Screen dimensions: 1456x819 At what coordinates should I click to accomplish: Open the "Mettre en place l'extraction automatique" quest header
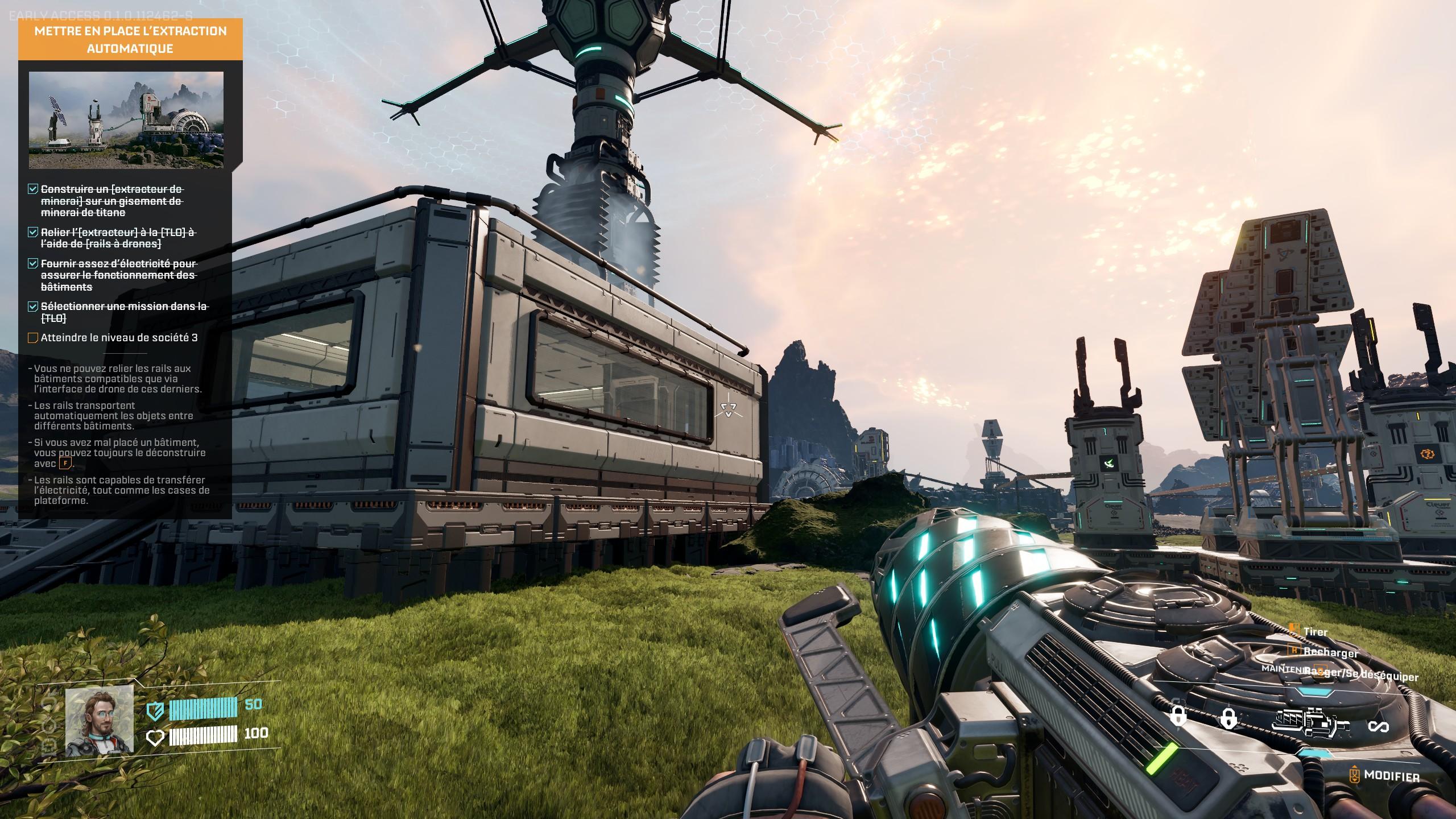point(130,39)
